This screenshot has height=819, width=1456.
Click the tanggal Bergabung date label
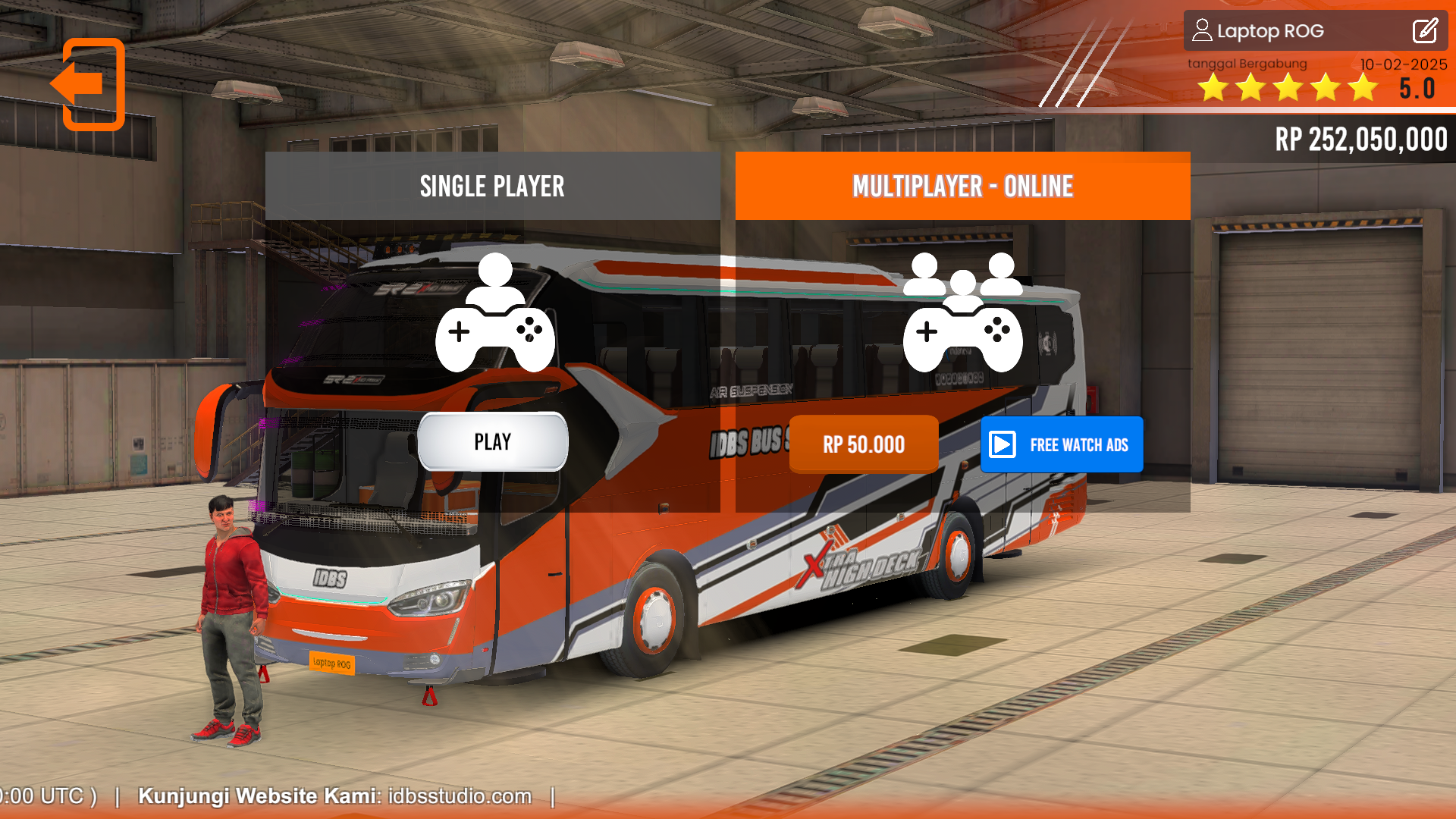coord(1247,64)
